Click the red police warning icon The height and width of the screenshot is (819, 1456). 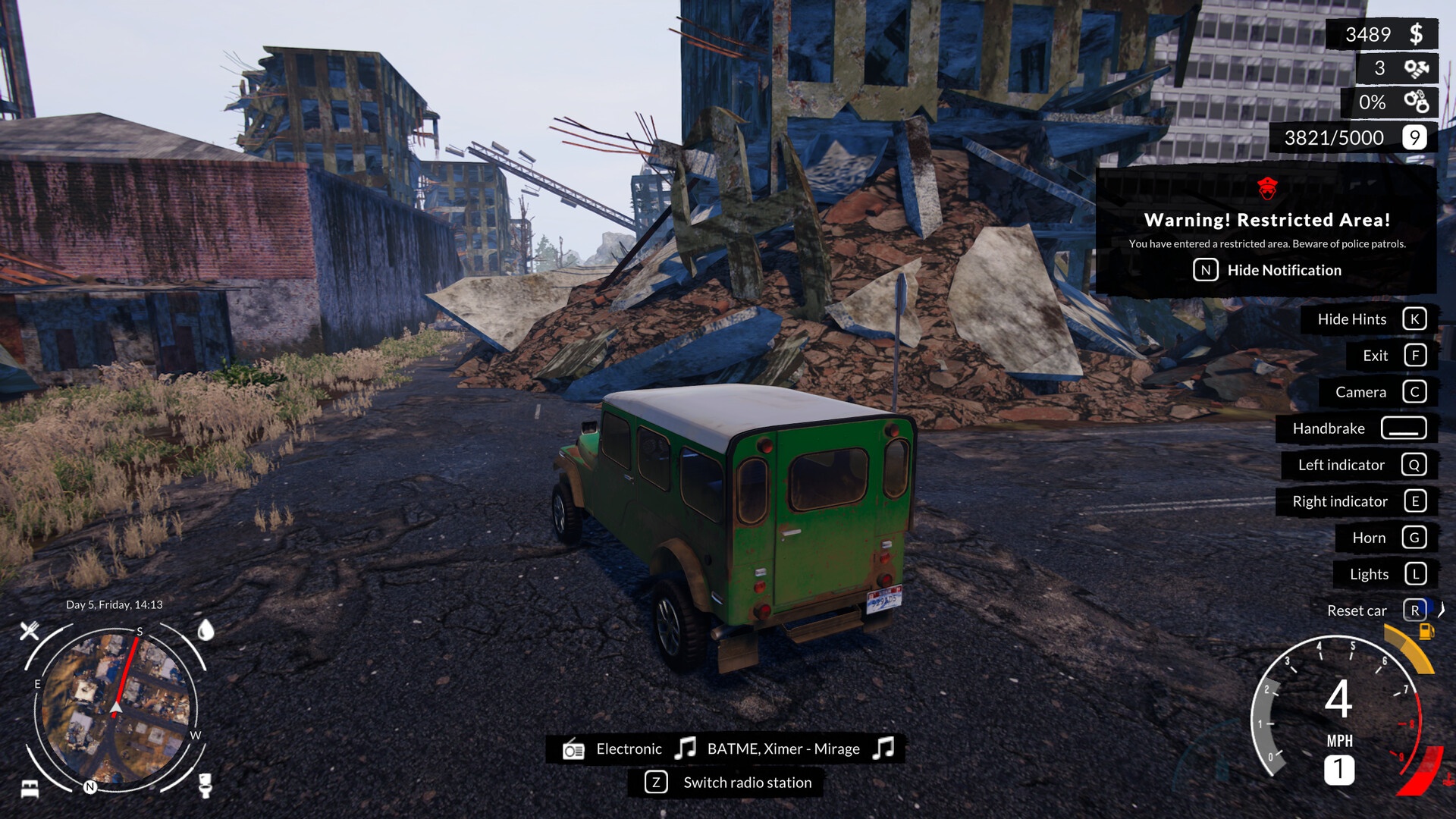(1267, 187)
